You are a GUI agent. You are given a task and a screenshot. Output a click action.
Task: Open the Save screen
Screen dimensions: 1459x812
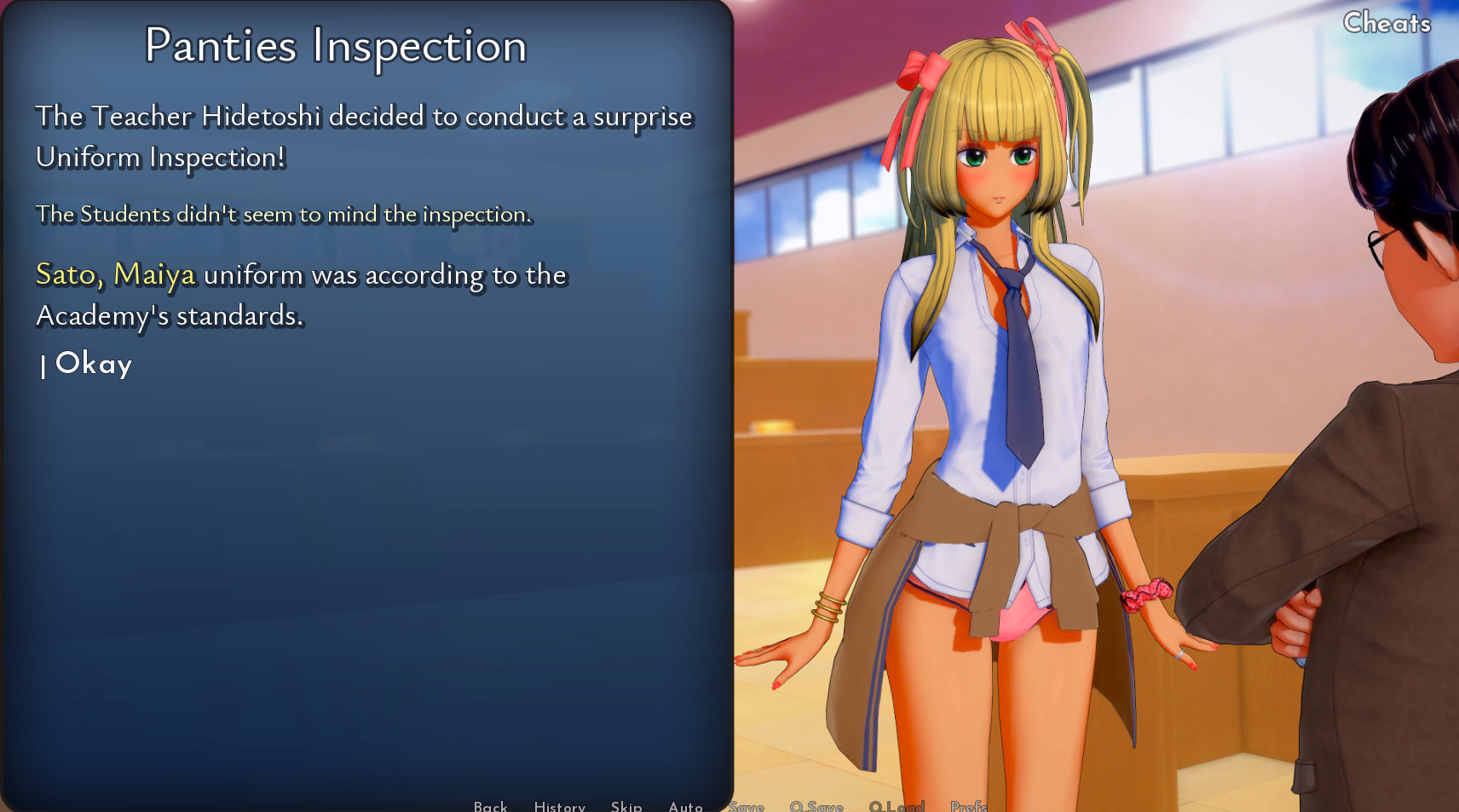[747, 806]
